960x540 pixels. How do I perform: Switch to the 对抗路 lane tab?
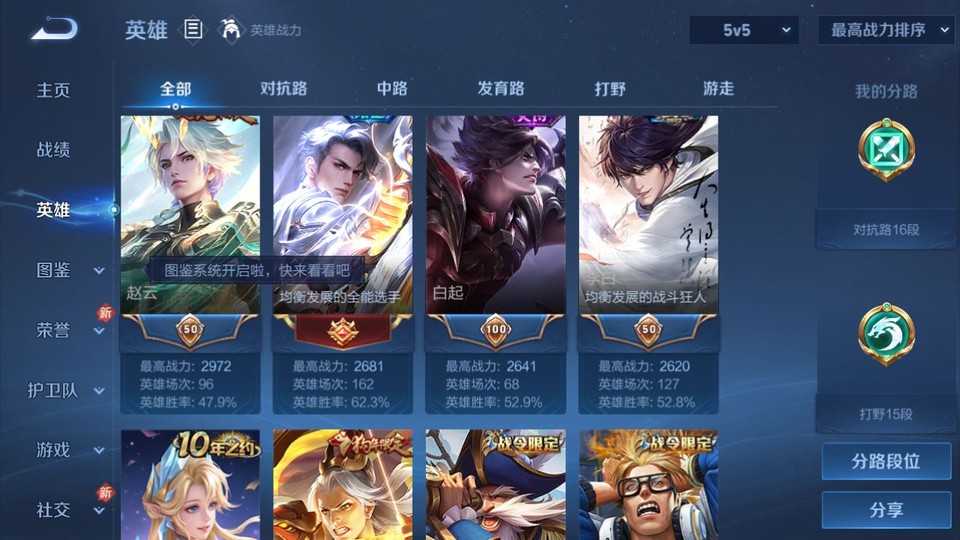pyautogui.click(x=283, y=88)
